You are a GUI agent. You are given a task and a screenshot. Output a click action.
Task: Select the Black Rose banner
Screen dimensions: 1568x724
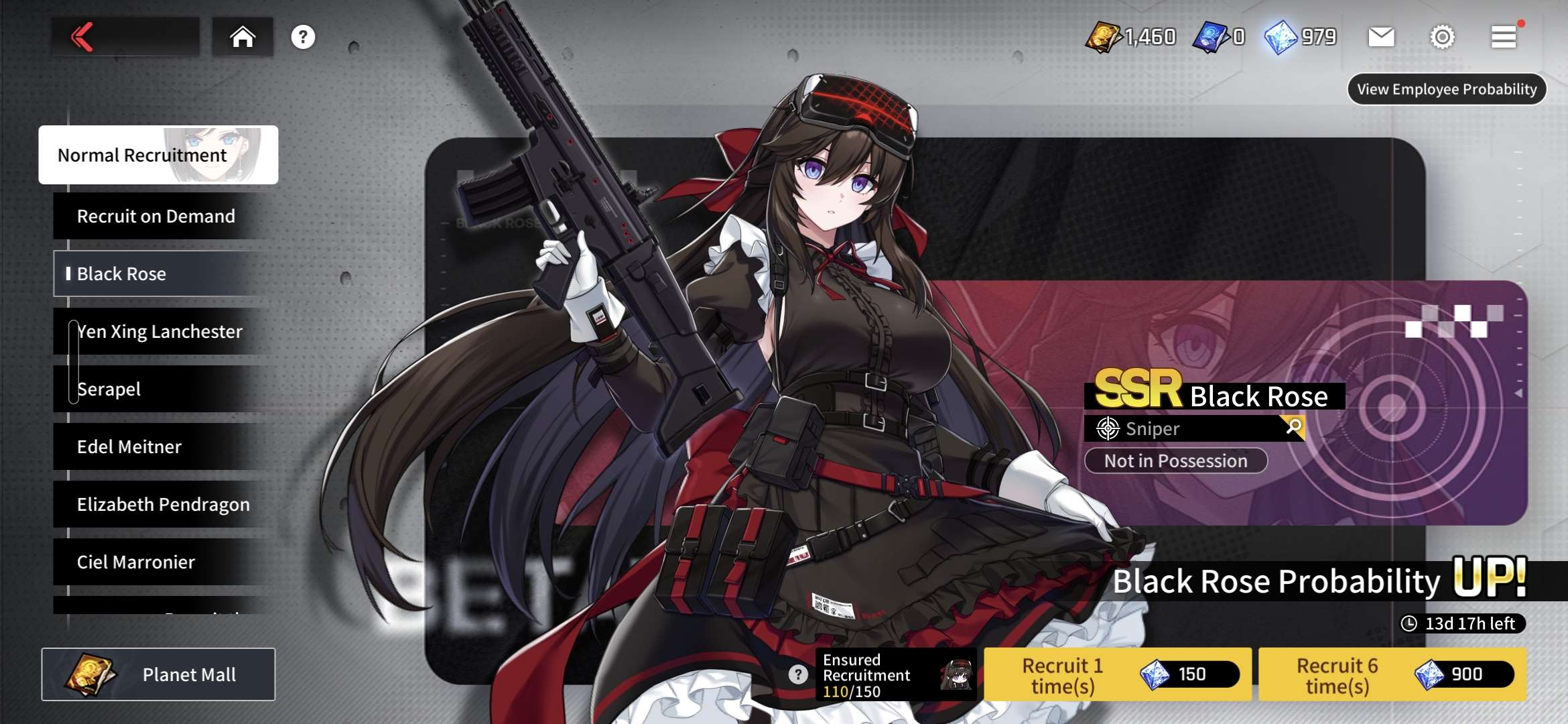(x=161, y=274)
